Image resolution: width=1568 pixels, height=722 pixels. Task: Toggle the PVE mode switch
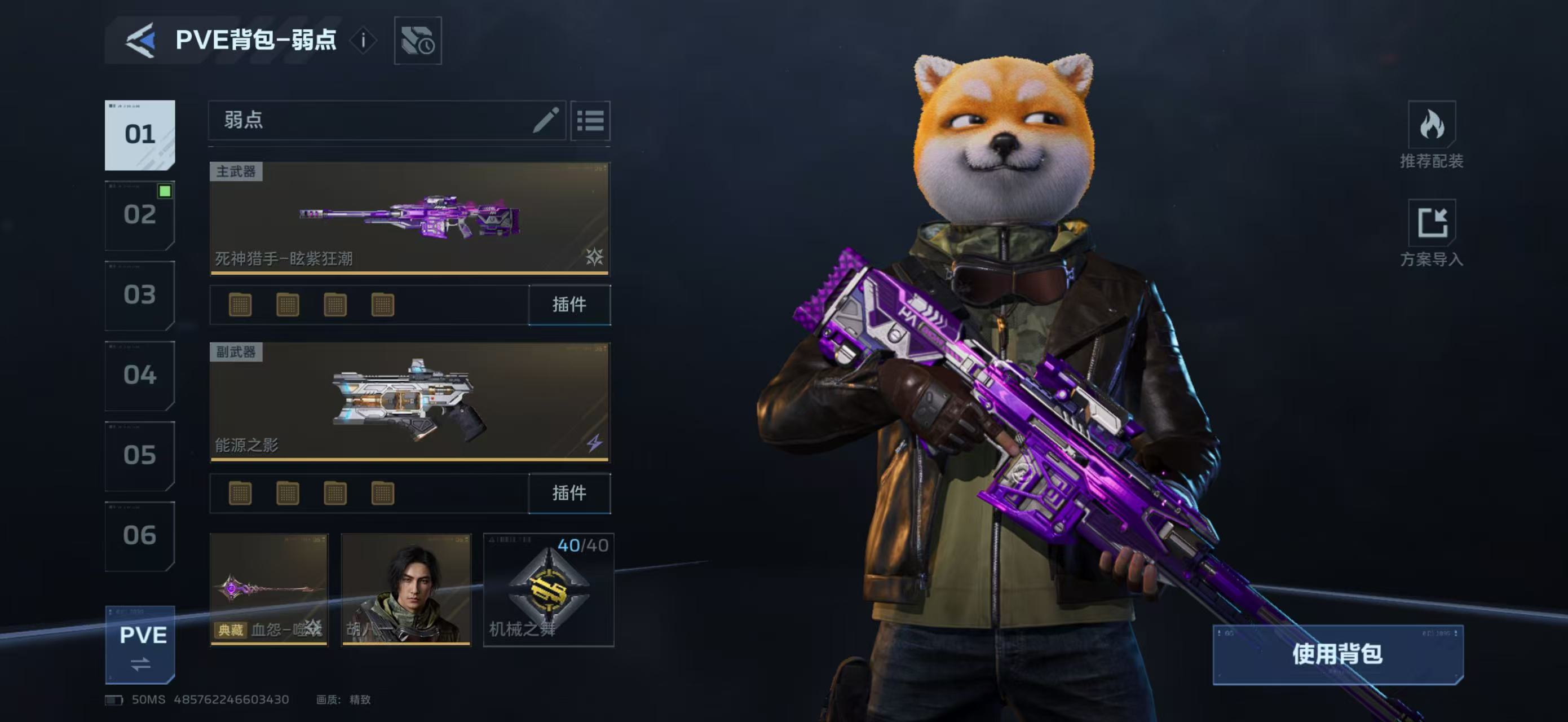[140, 645]
